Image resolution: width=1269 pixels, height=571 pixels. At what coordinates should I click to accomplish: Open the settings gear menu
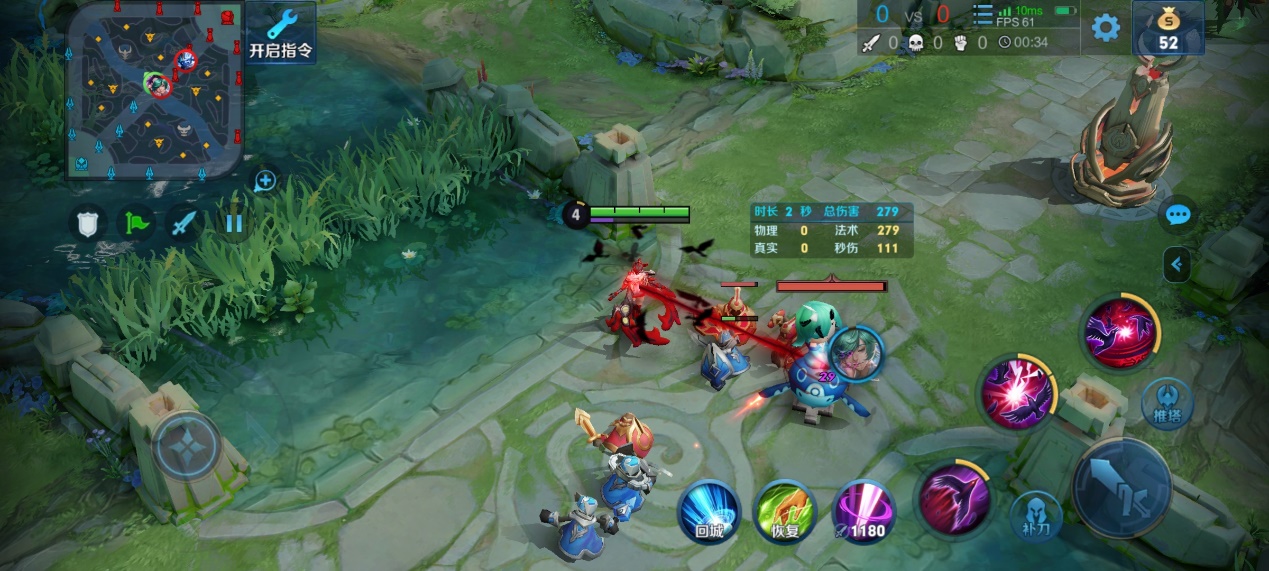coord(1105,27)
